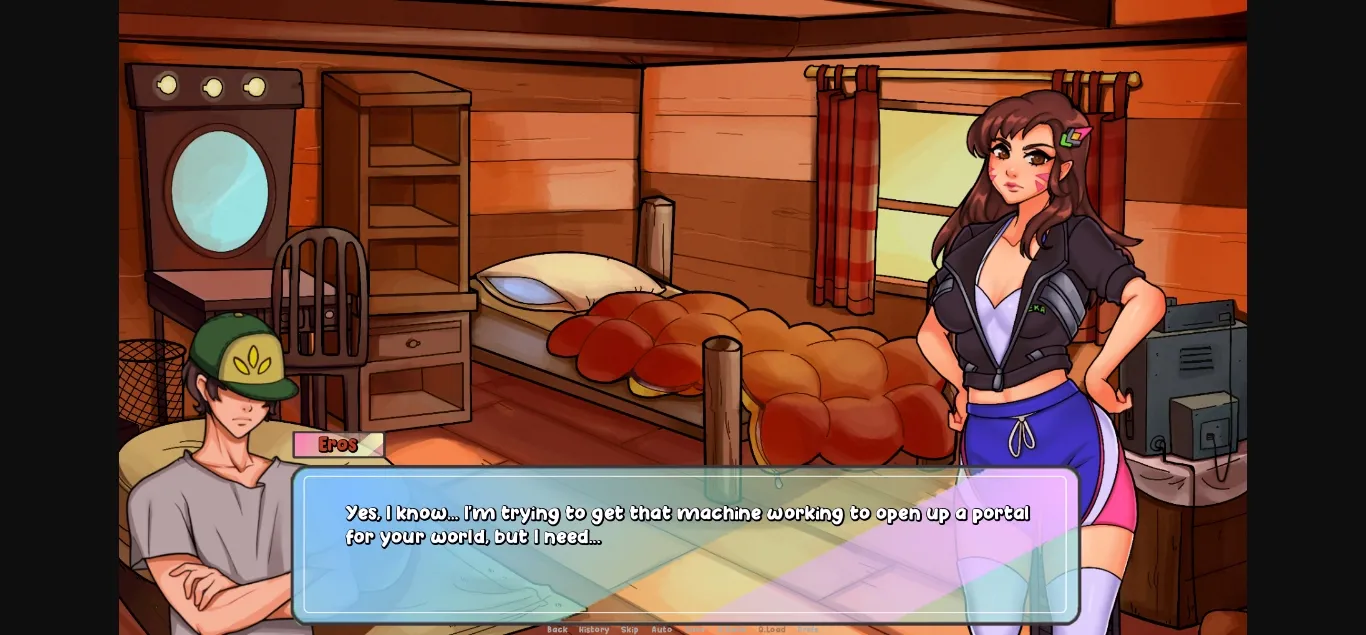
Task: Open the Prefs settings menu
Action: [808, 630]
